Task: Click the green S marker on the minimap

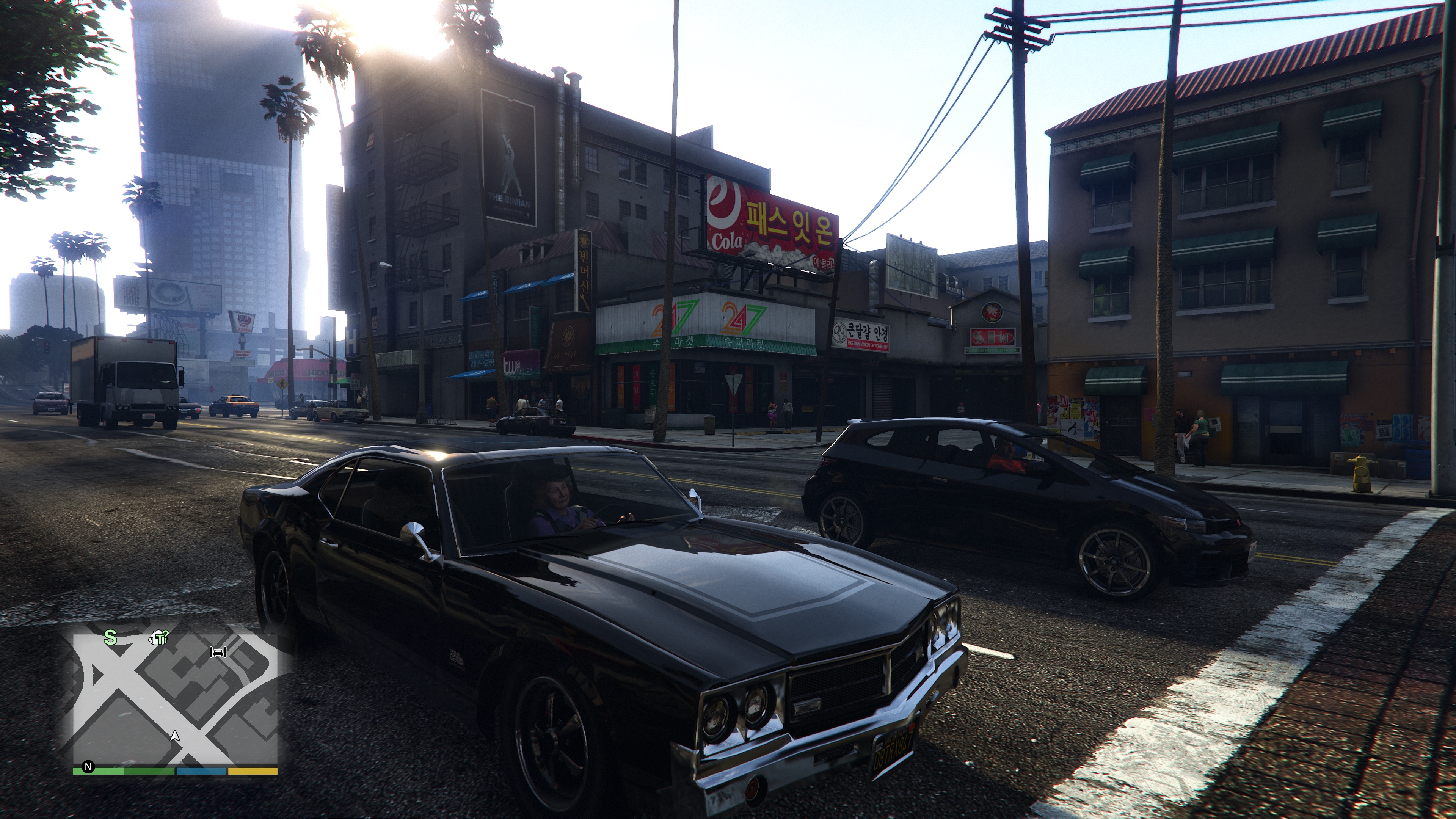Action: pos(110,638)
